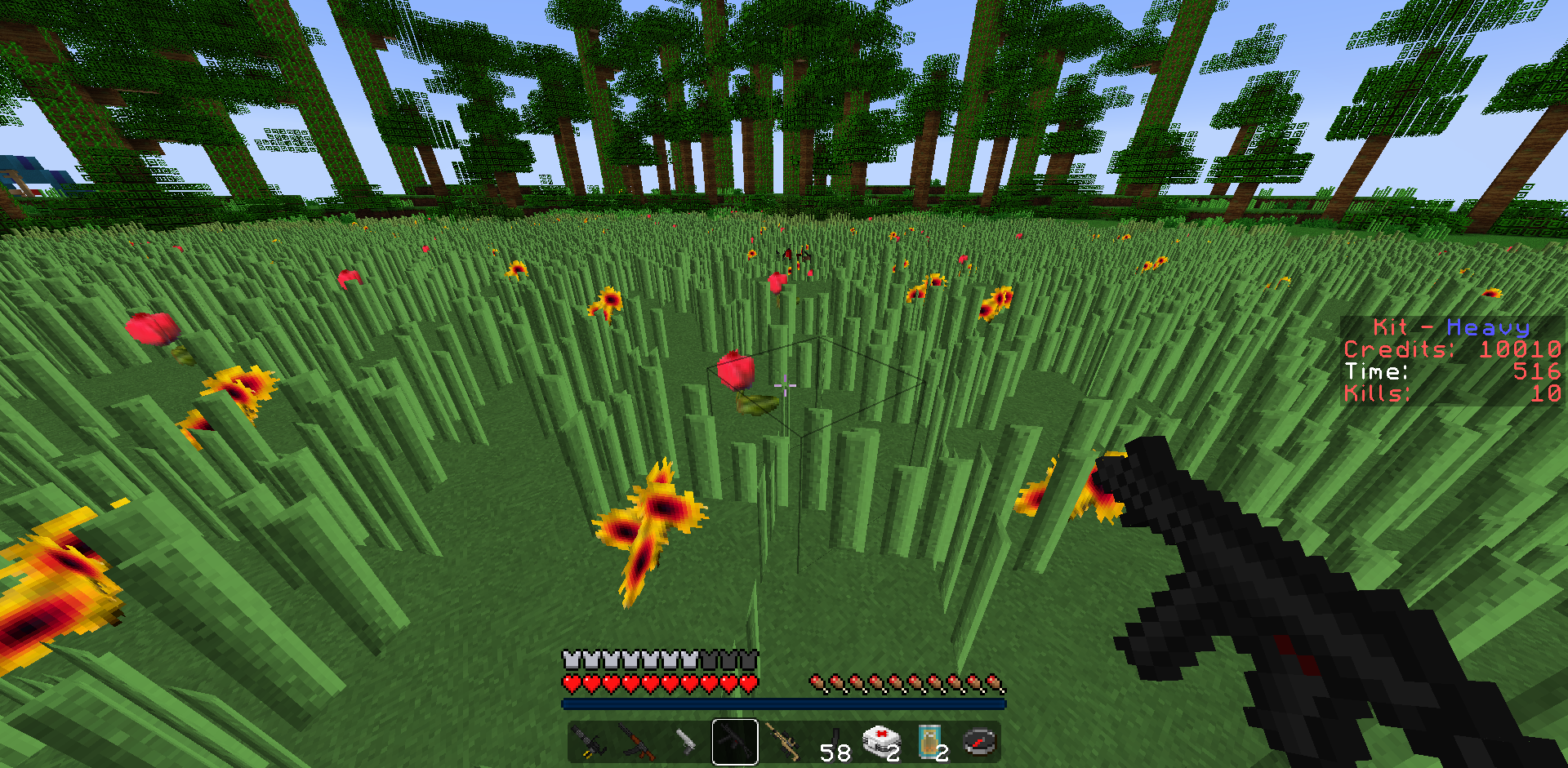Select the blue canned item slot
1568x768 pixels.
tap(931, 742)
